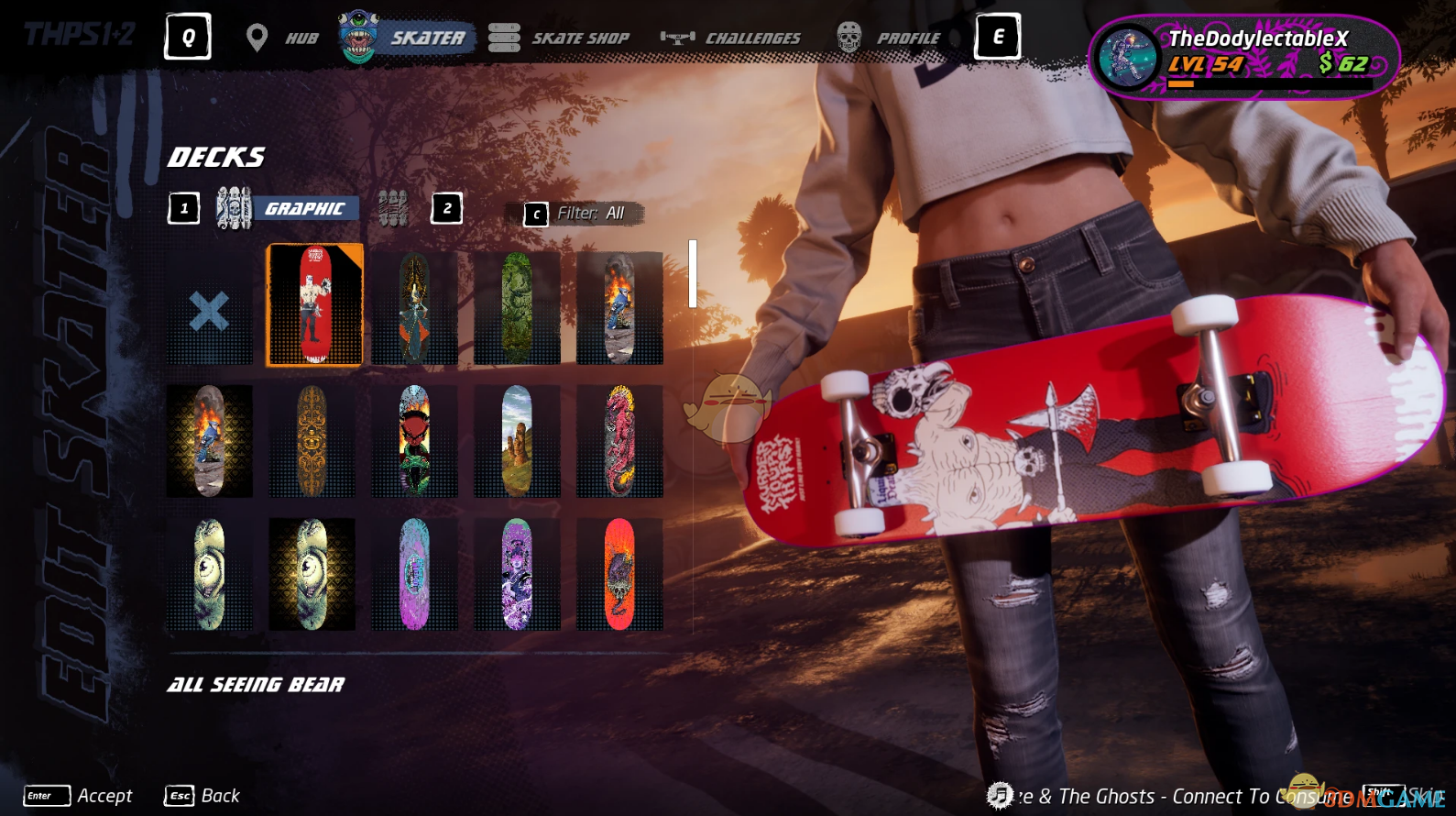Choose the orange tiki pattern deck
The width and height of the screenshot is (1456, 816).
[312, 441]
